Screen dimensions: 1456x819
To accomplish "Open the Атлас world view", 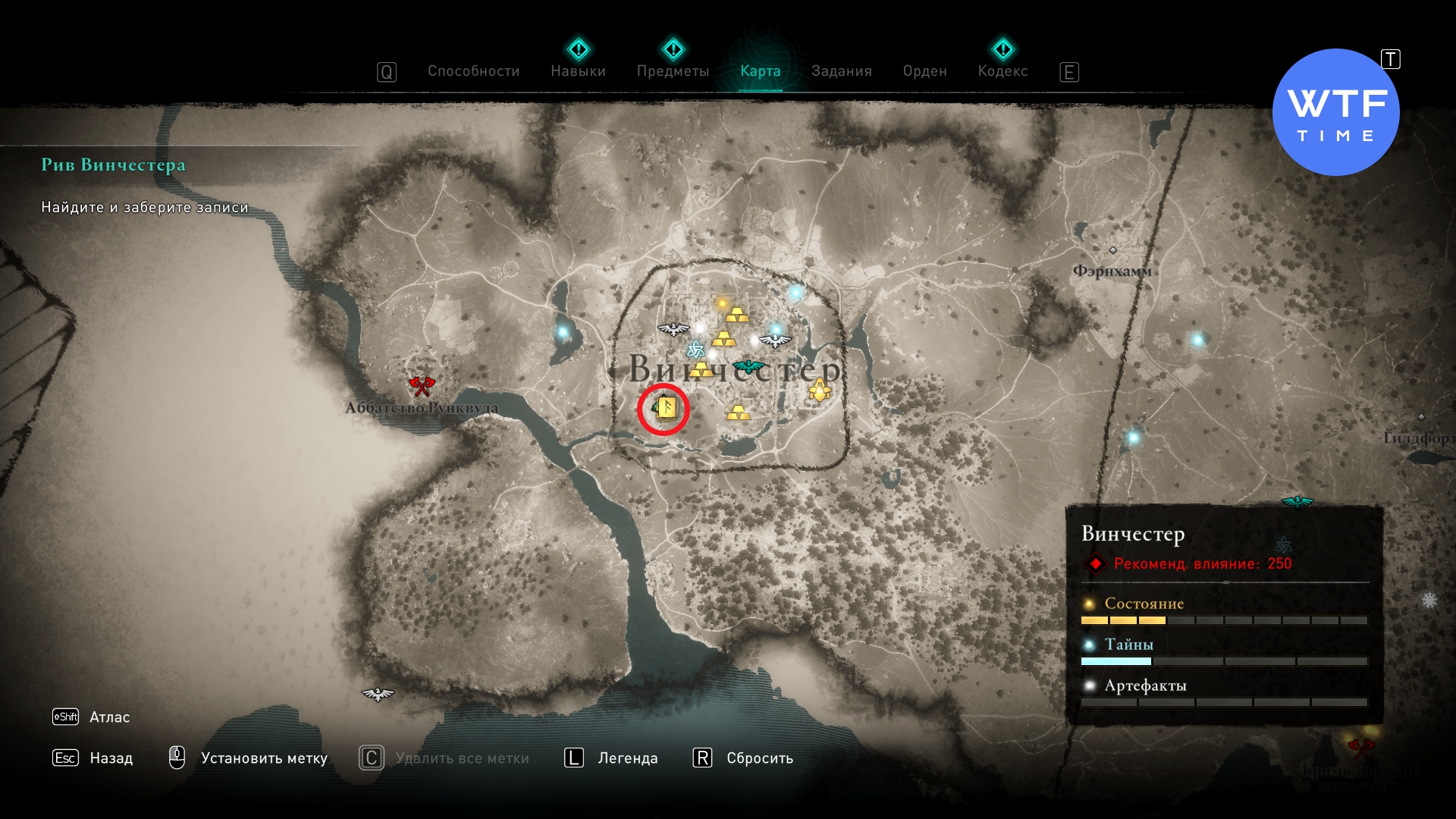I will point(109,717).
